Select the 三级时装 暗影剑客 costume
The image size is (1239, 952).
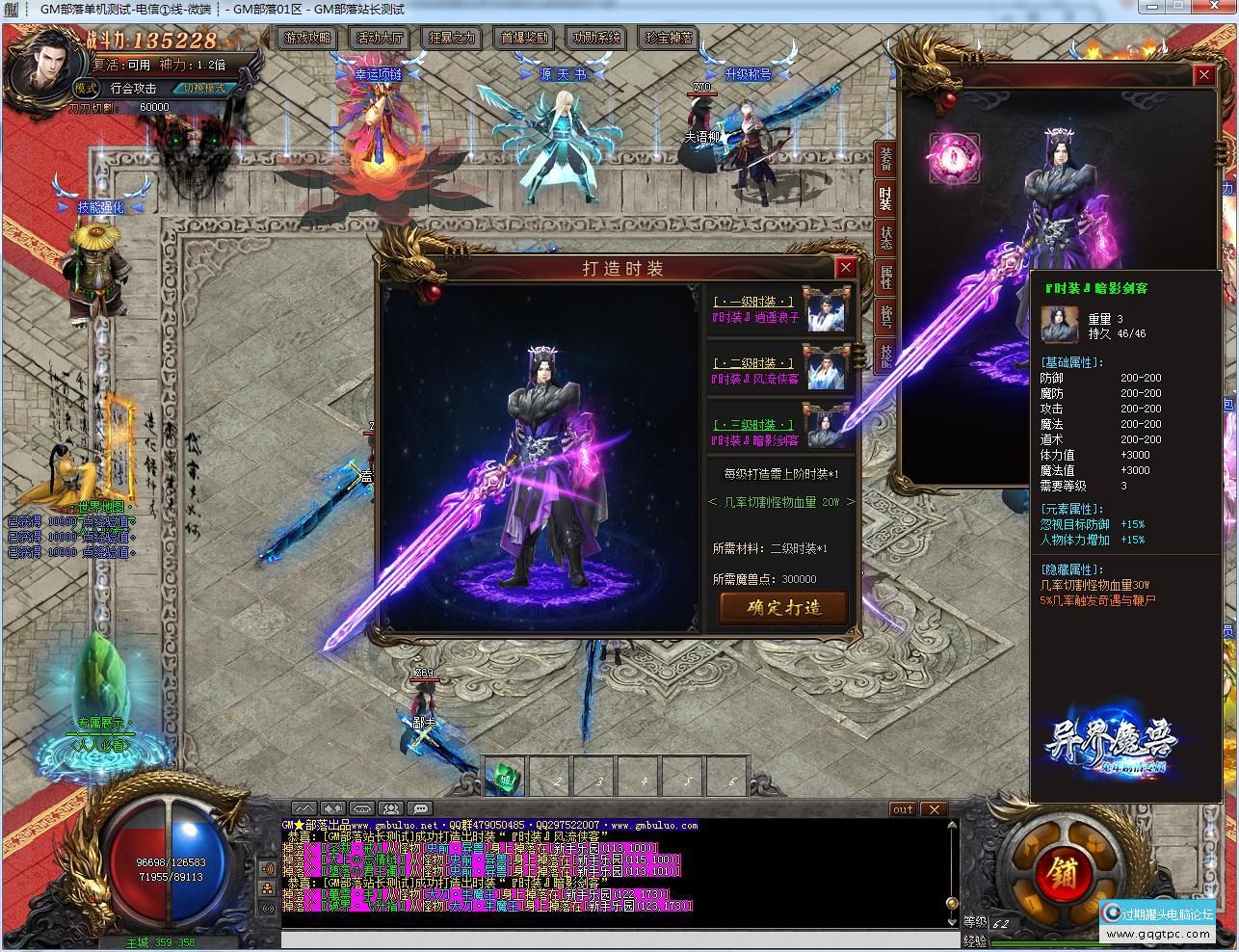781,433
